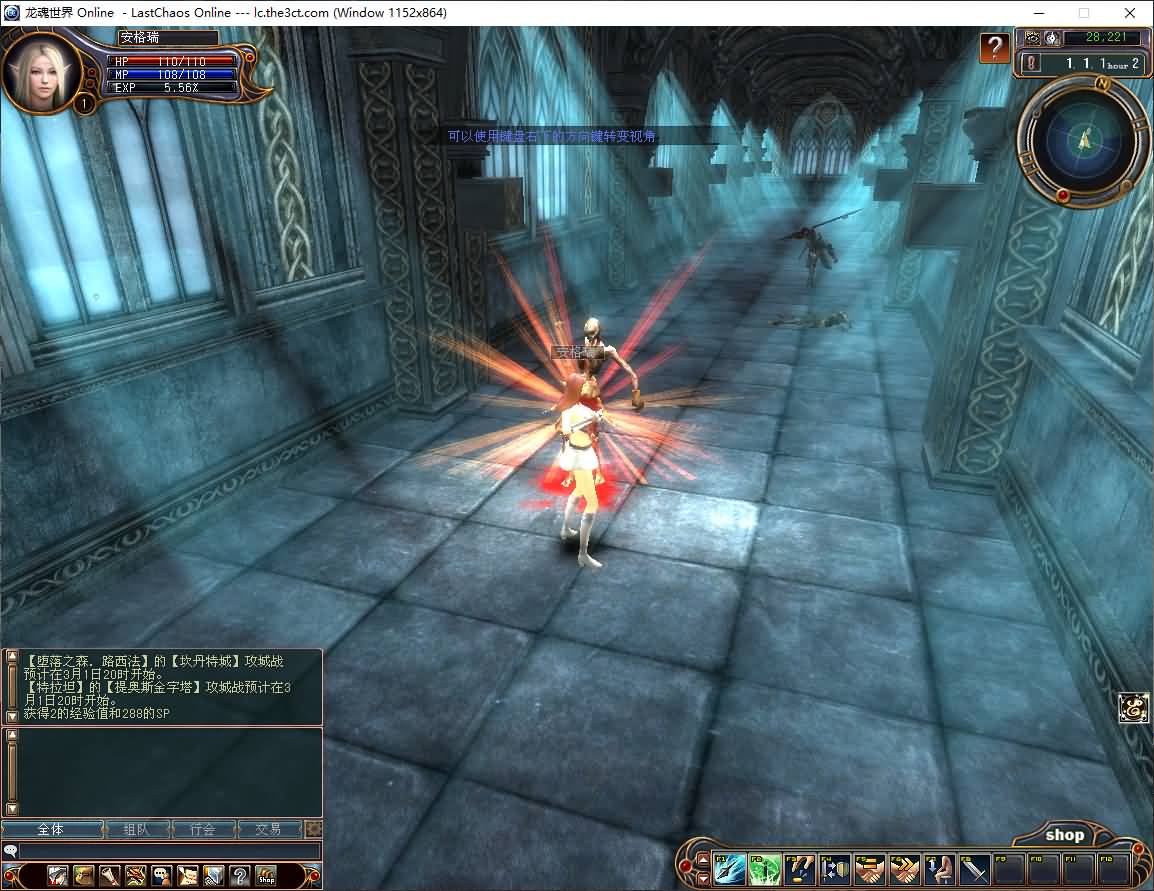Open the Shop icon in bottom menu bar
Viewport: 1154px width, 891px height.
(x=265, y=877)
